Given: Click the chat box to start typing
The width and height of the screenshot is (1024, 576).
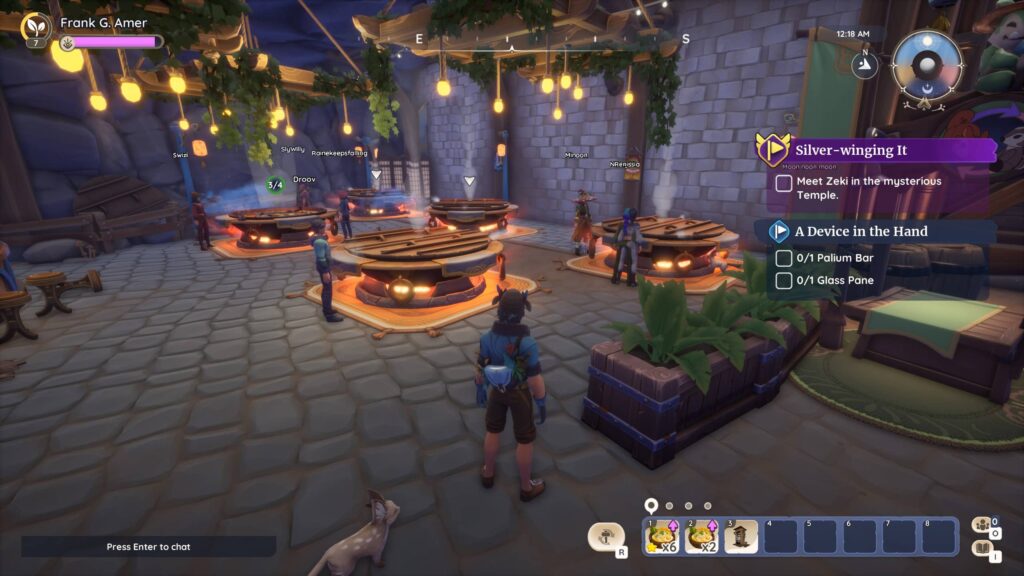Looking at the screenshot, I should [148, 547].
